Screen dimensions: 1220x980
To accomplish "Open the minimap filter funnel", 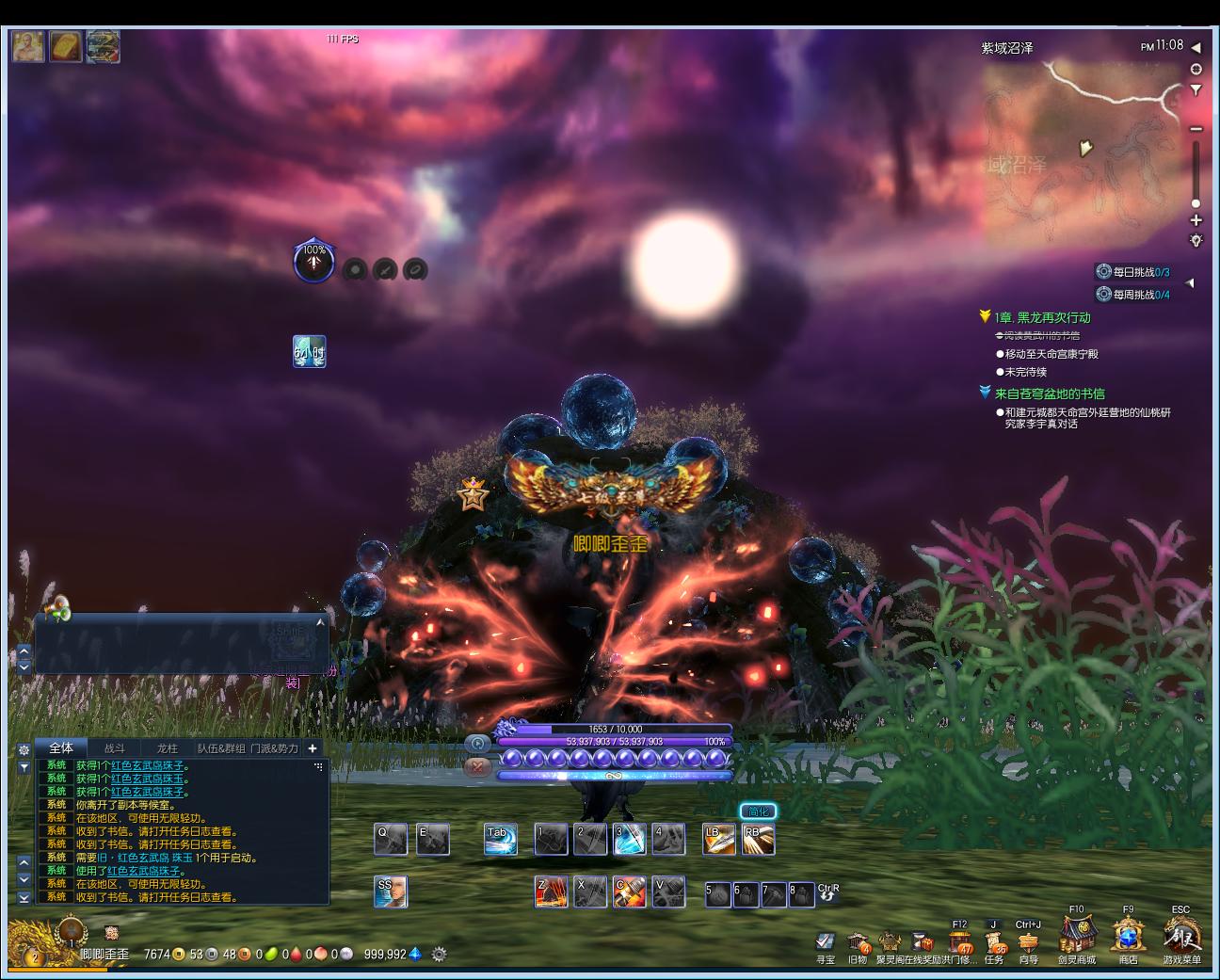I will [x=1196, y=90].
